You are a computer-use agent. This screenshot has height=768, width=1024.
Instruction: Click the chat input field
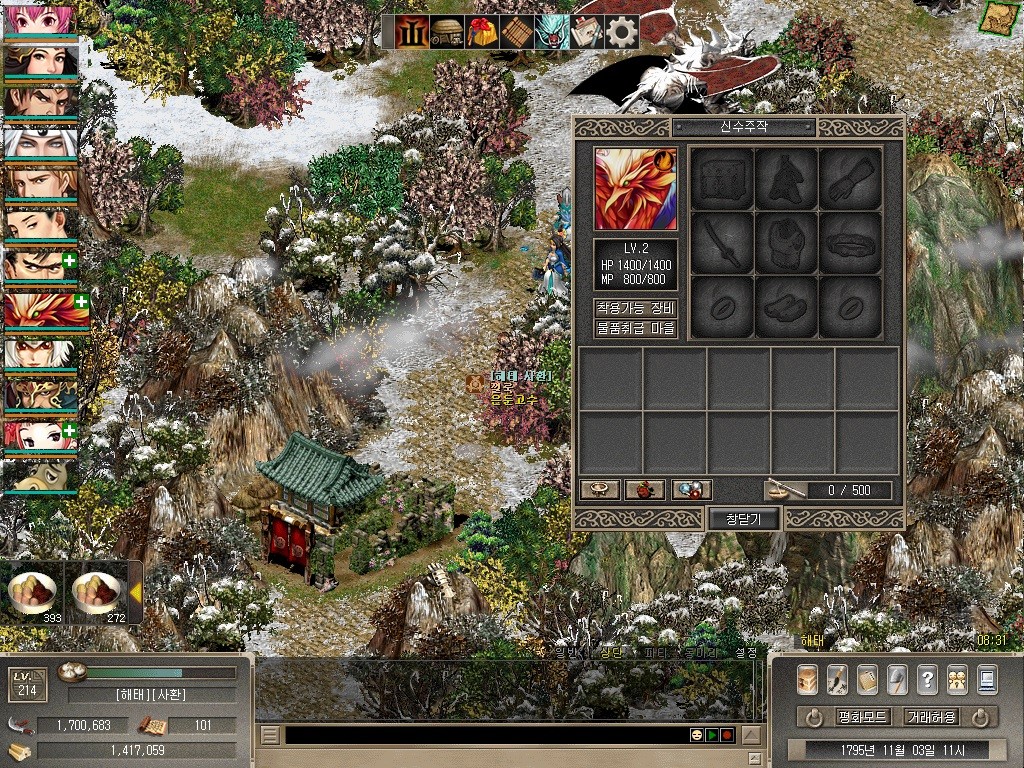click(485, 735)
